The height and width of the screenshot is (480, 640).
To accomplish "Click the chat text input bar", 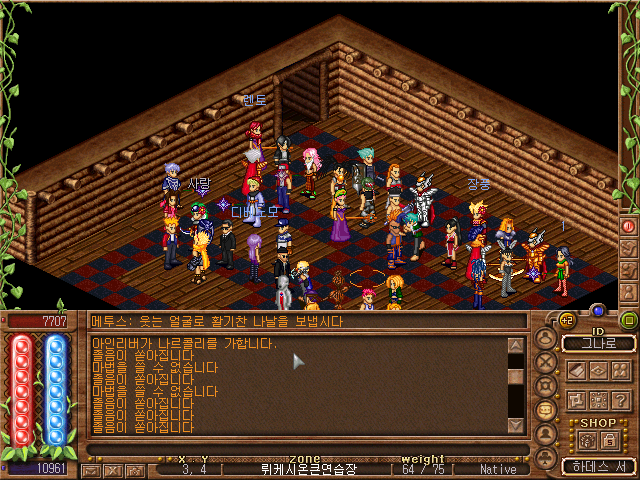I will (300, 449).
